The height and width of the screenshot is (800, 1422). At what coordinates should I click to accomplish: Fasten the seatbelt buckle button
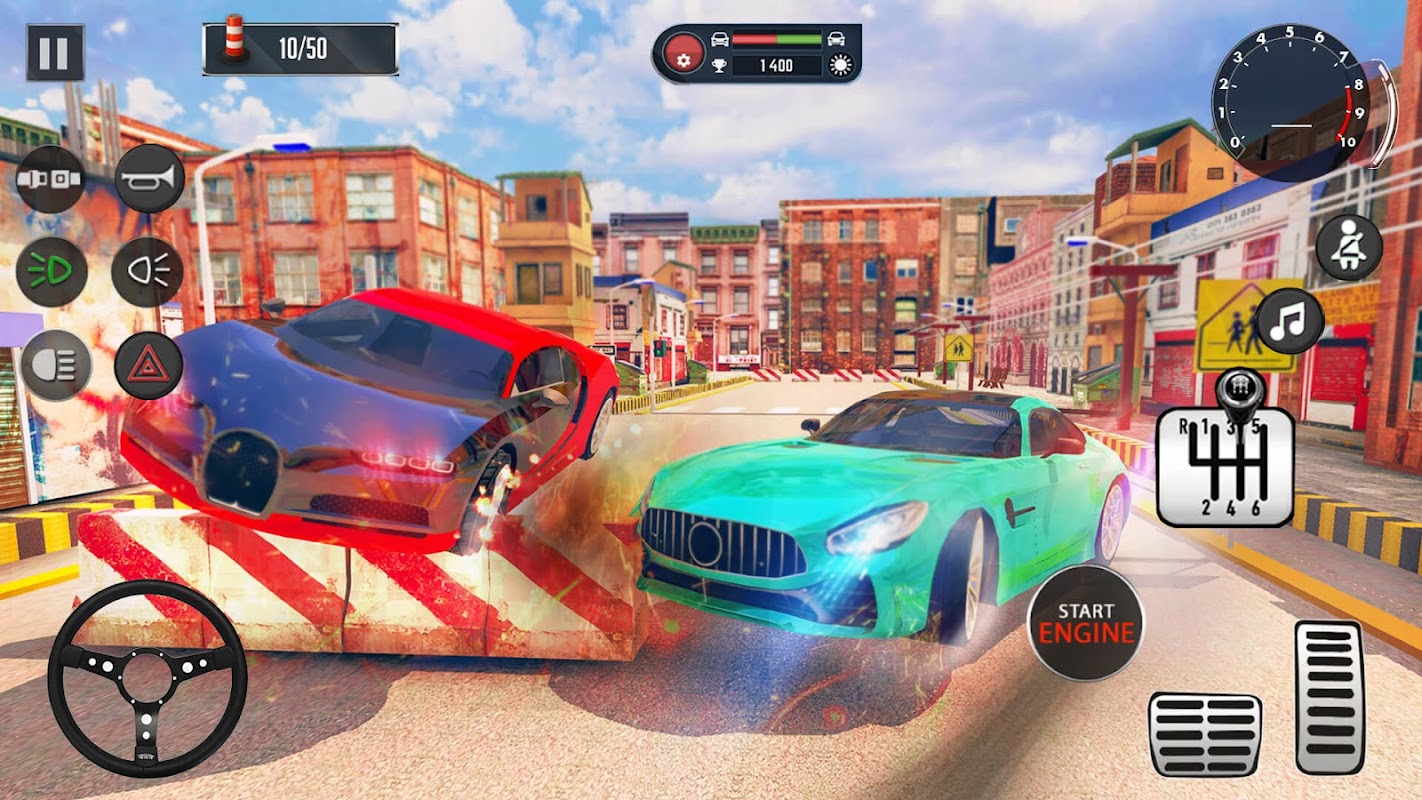coord(51,179)
